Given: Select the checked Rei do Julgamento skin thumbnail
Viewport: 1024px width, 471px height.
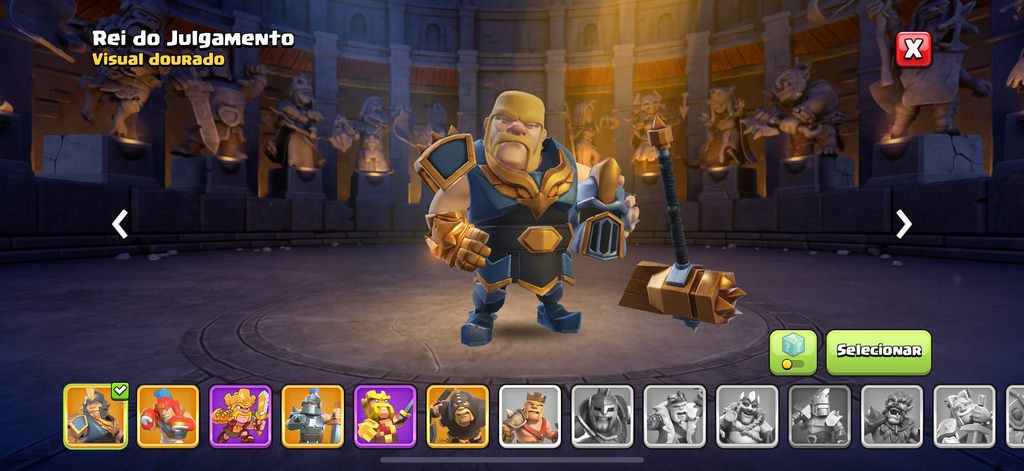Looking at the screenshot, I should pos(95,416).
